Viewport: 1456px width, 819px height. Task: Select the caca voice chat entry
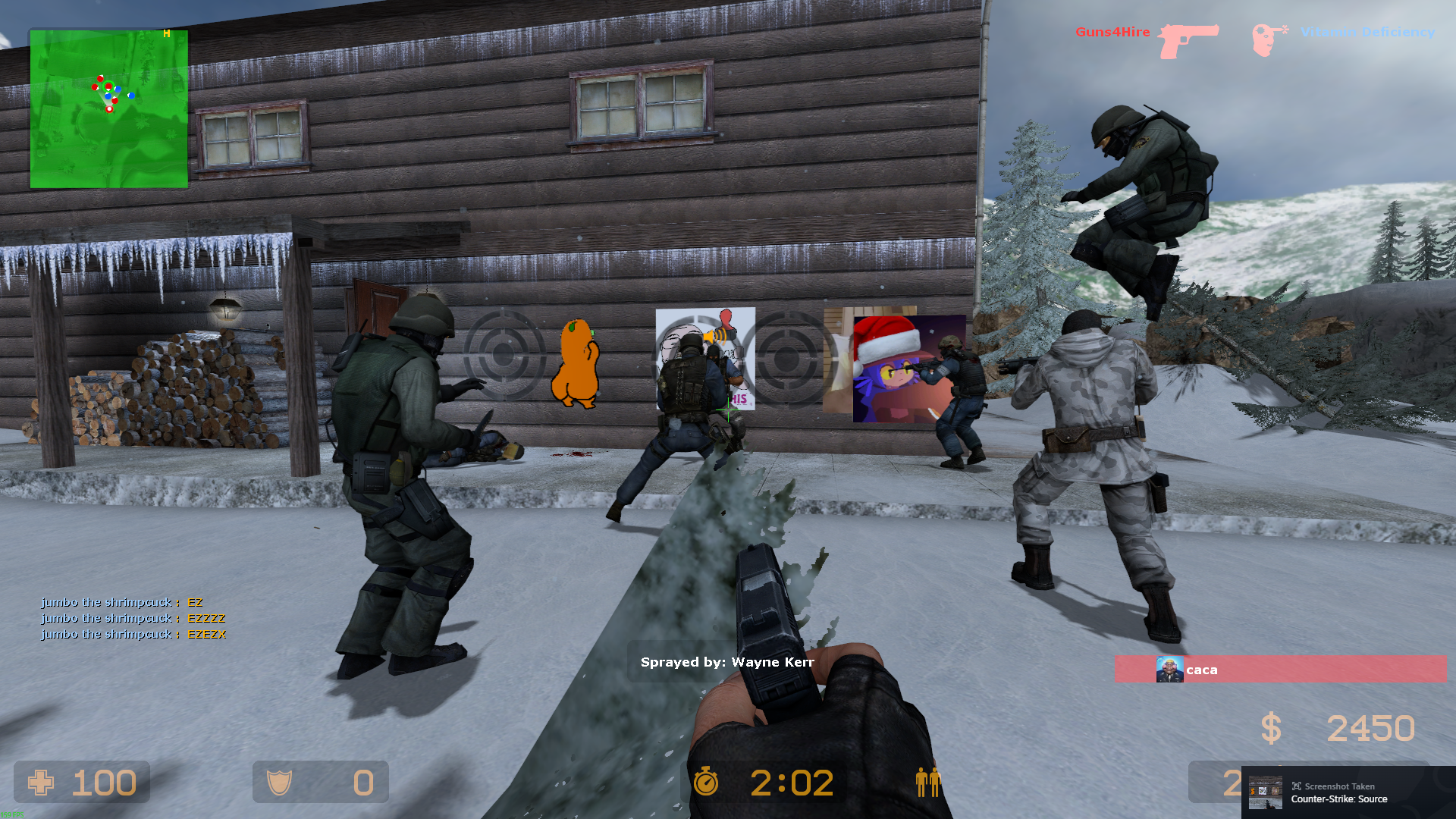point(1279,669)
